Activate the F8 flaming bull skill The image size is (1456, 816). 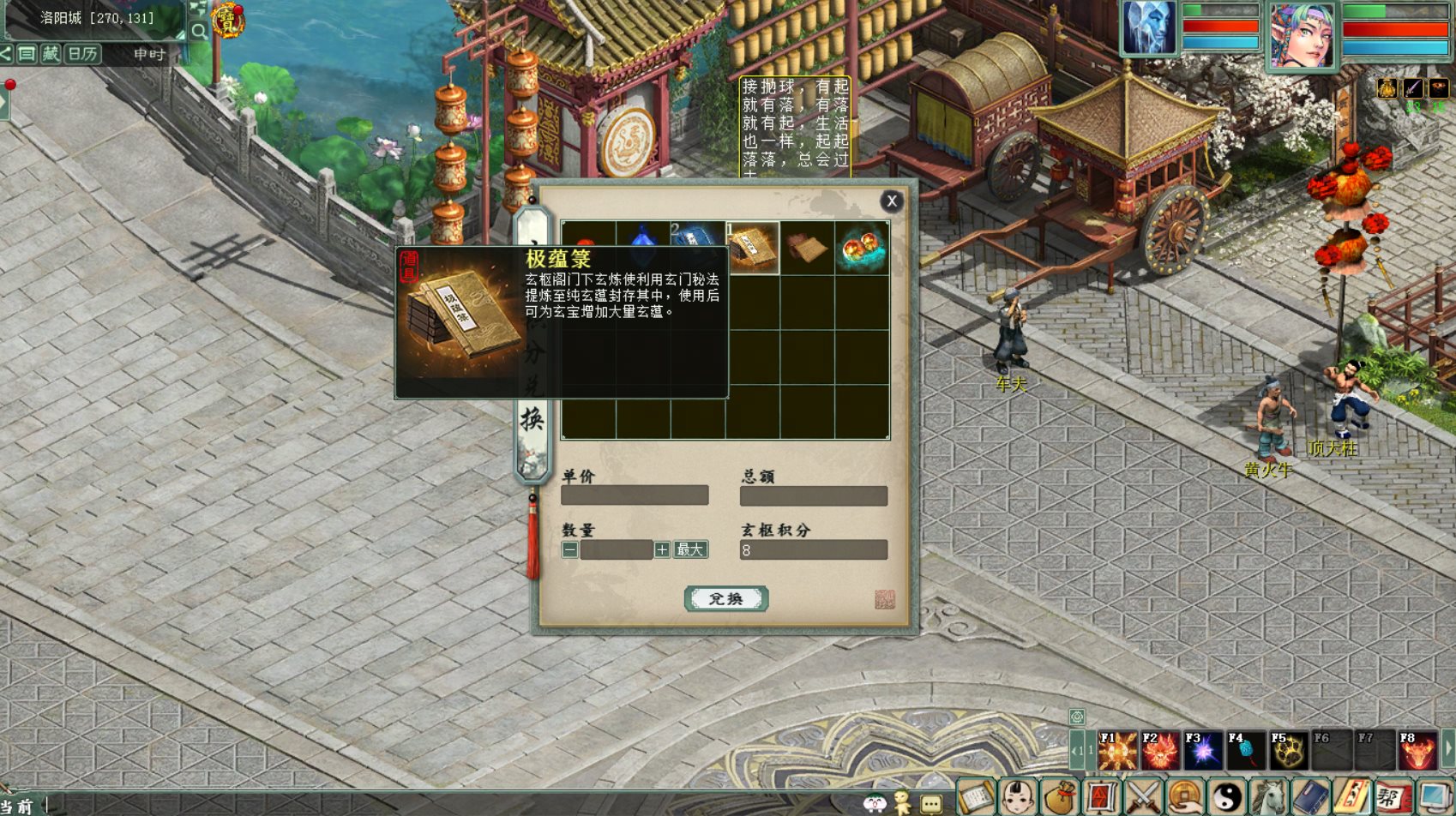[1417, 751]
